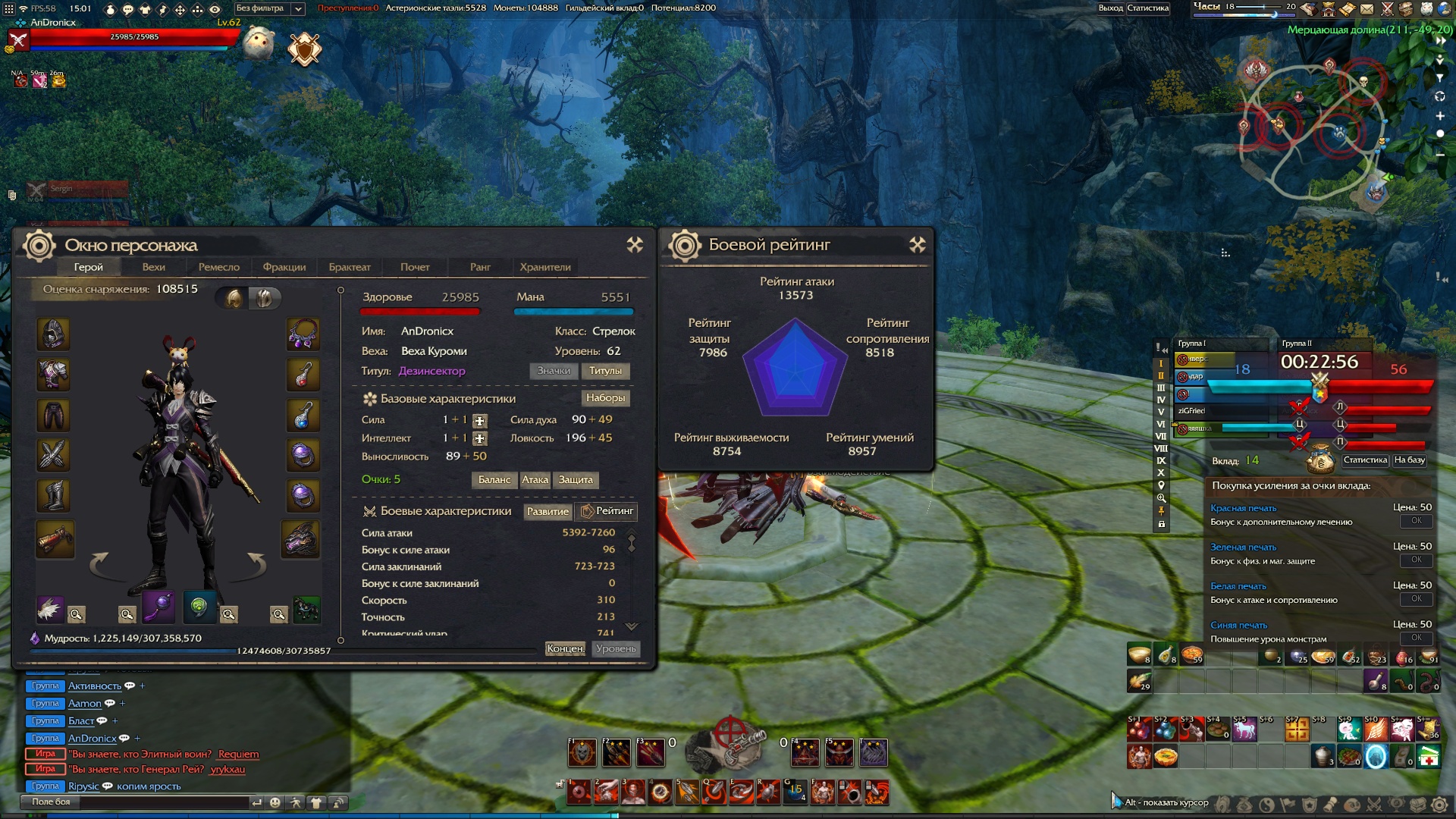This screenshot has height=819, width=1456.
Task: Open the Ремесло tab
Action: click(x=218, y=267)
